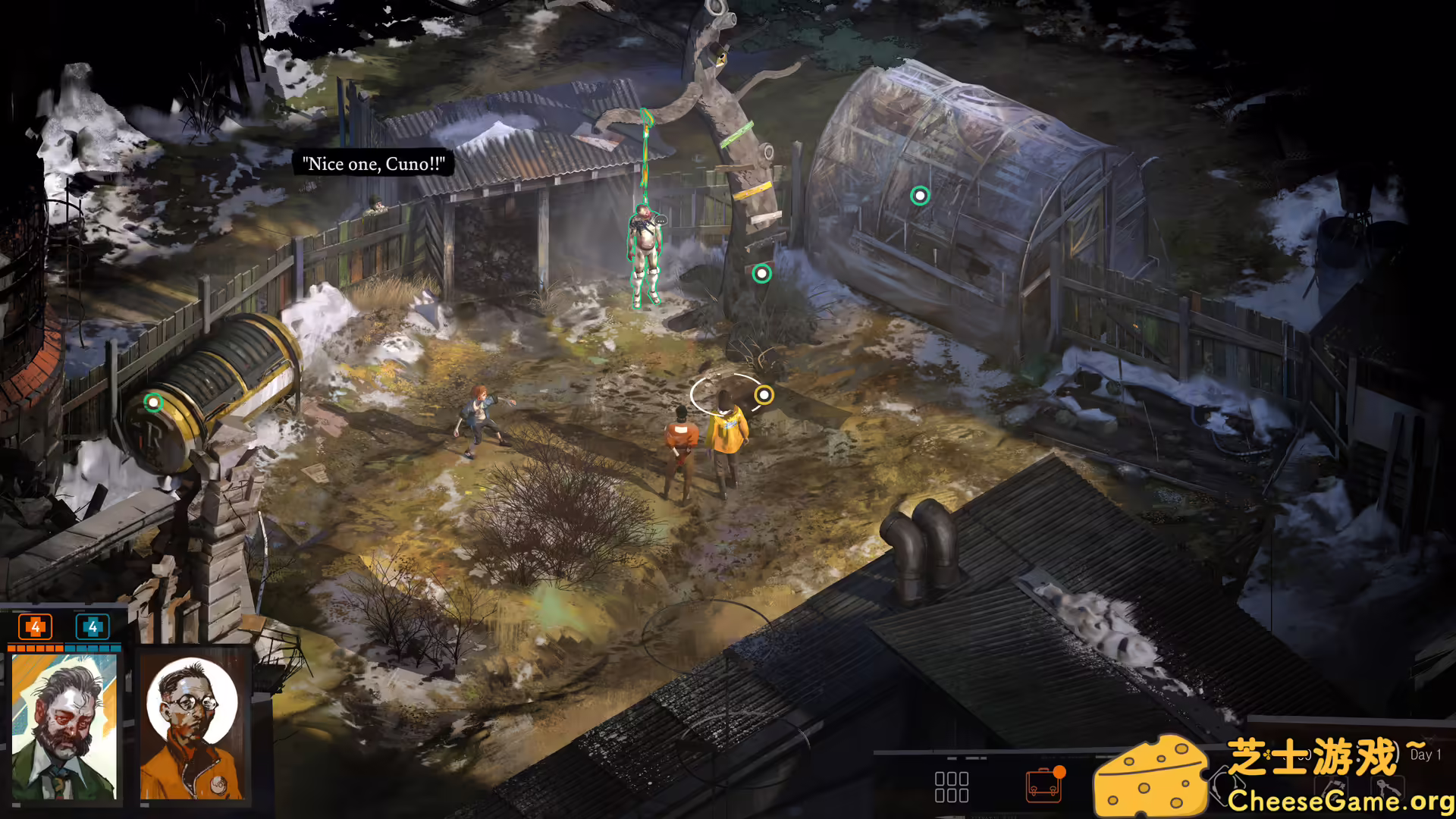The width and height of the screenshot is (1456, 819).
Task: Click the interaction circle on the dead tree
Action: click(x=761, y=274)
